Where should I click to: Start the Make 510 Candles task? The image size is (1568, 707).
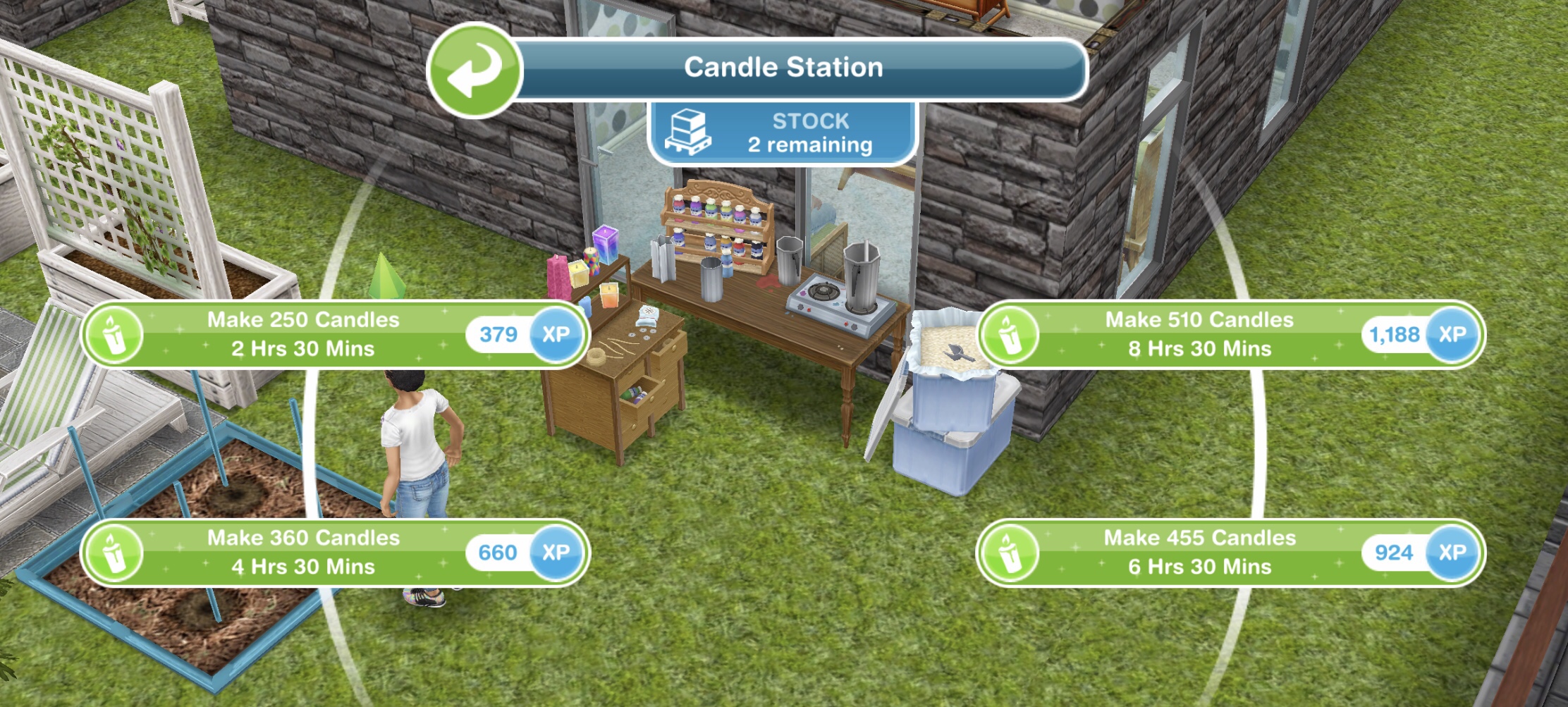1199,336
